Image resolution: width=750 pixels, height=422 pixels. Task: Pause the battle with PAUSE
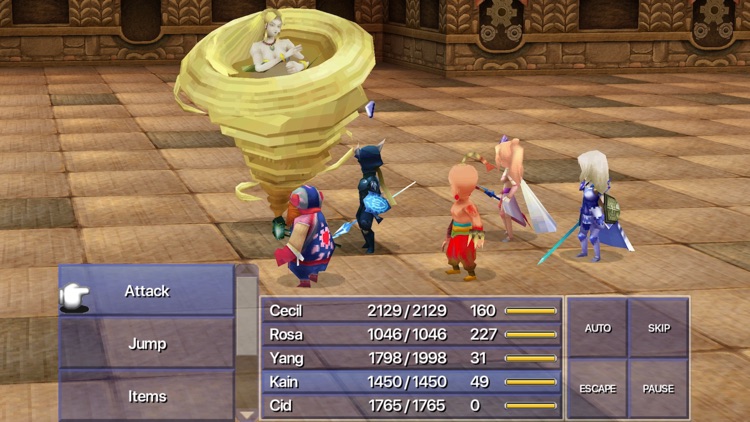tap(659, 388)
